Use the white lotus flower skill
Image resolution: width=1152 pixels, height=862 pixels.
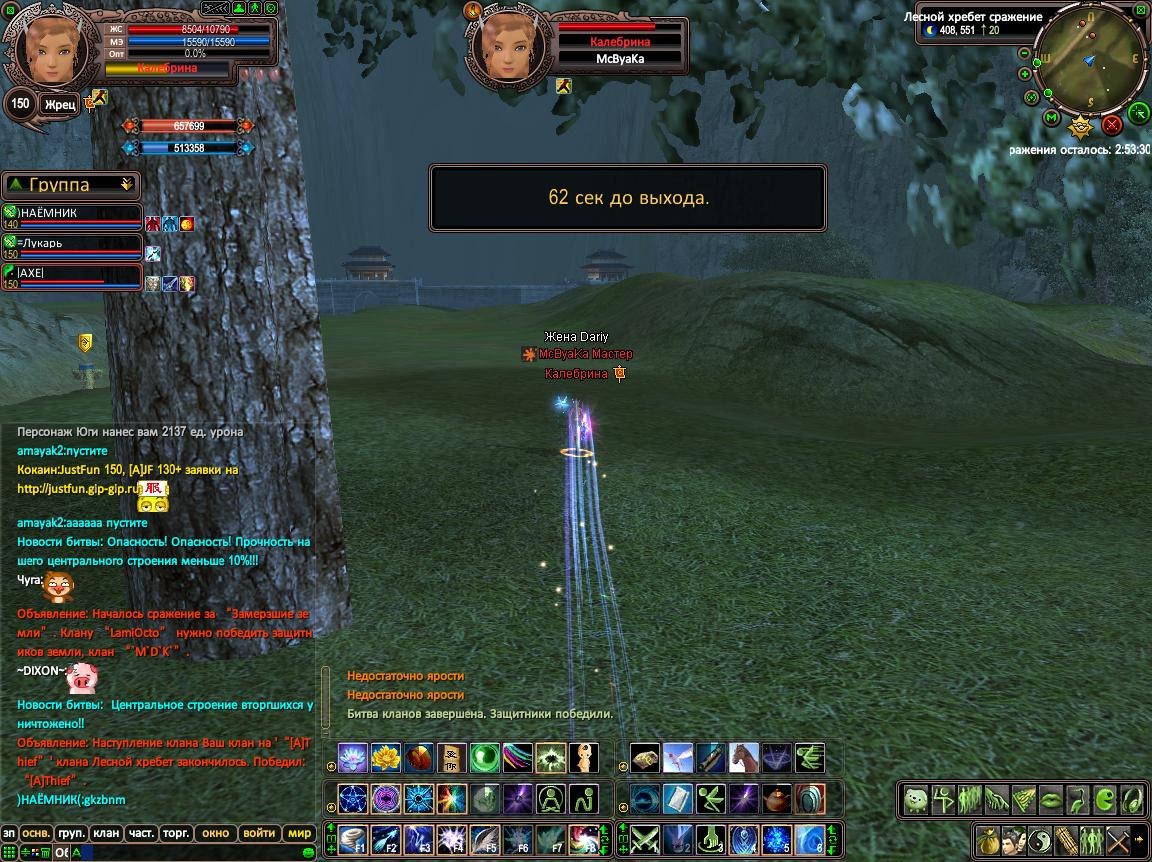(x=353, y=757)
